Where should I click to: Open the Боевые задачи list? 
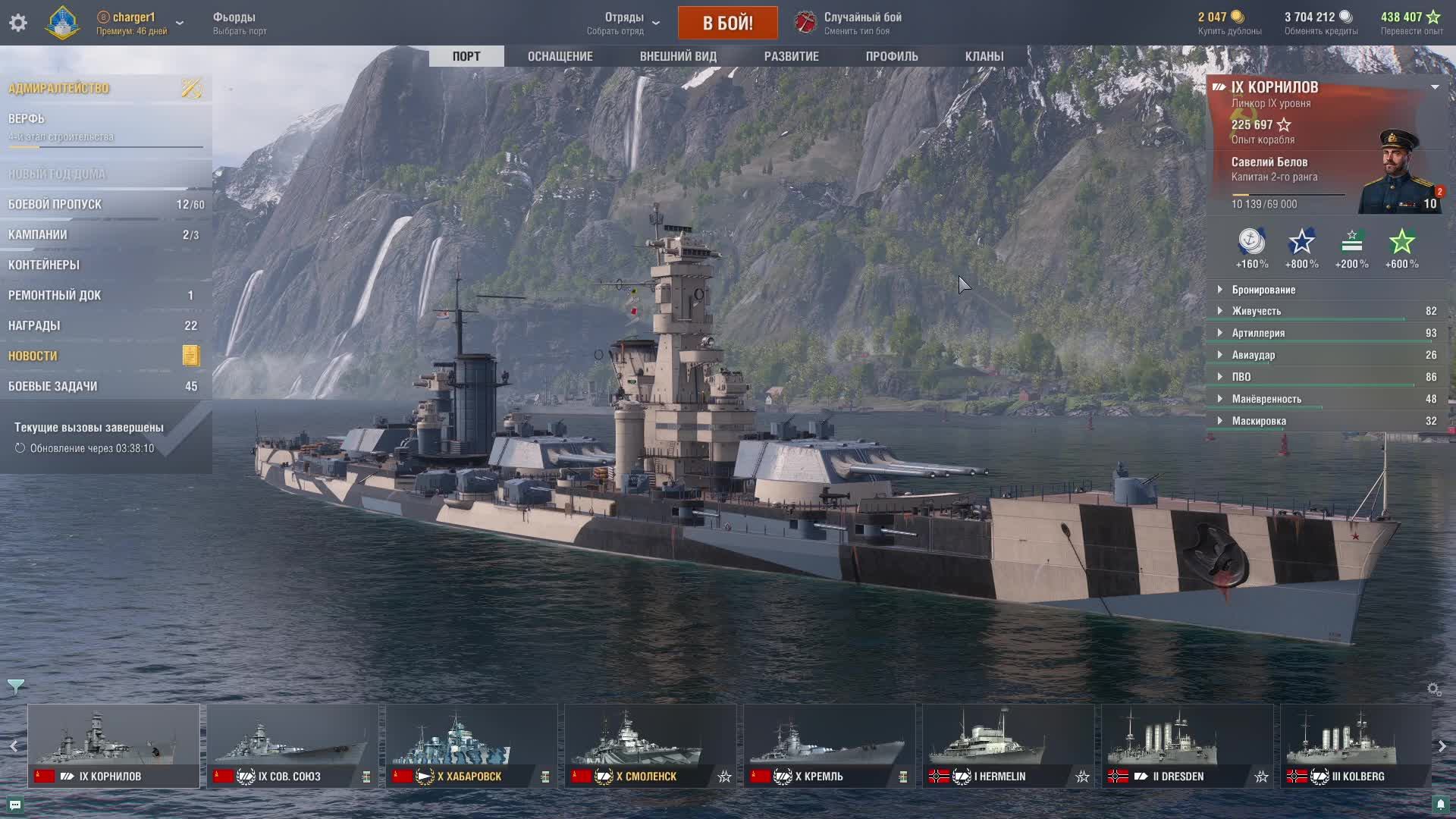(x=53, y=386)
